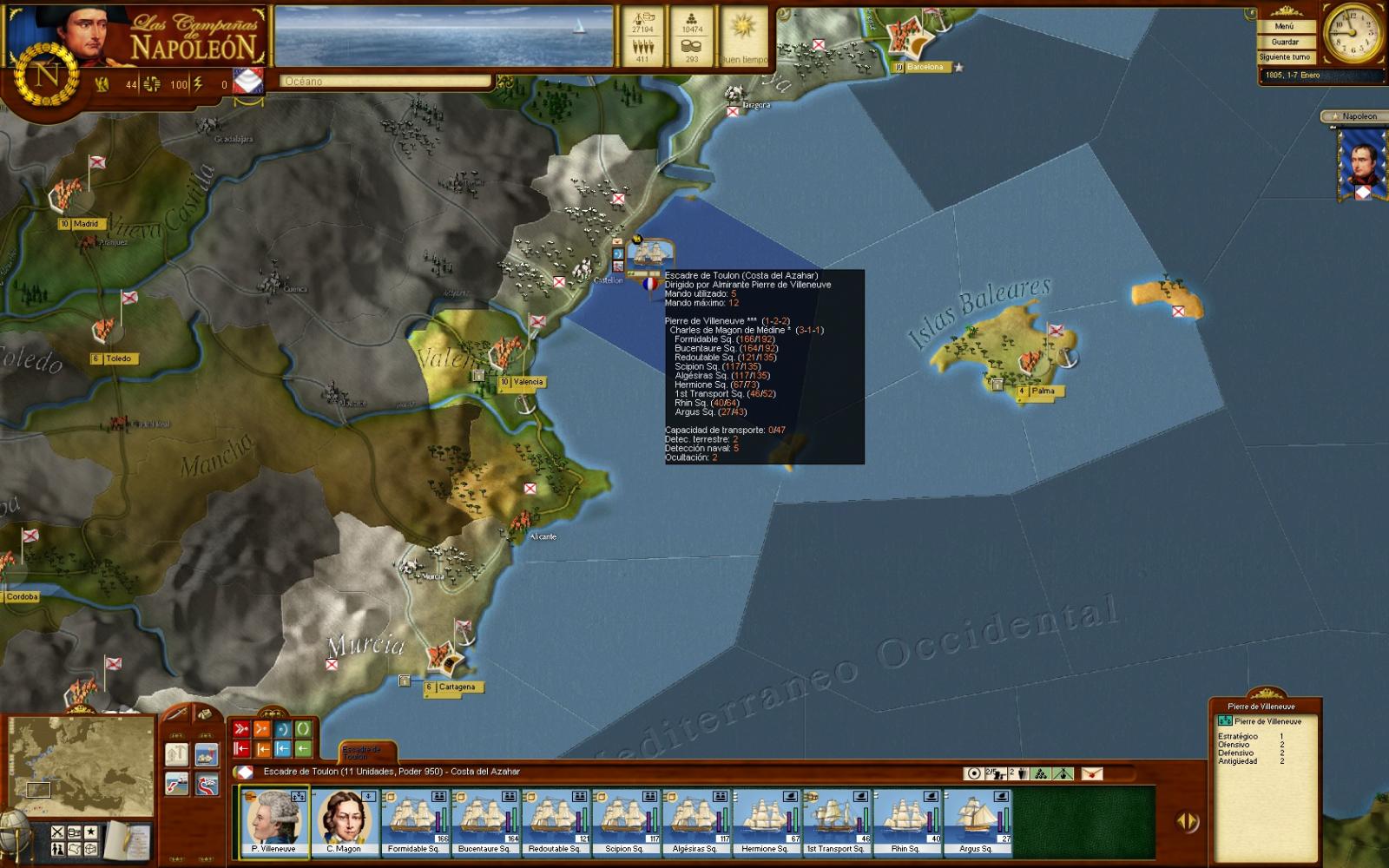Open the Menú button
The image size is (1389, 868).
(x=1285, y=27)
